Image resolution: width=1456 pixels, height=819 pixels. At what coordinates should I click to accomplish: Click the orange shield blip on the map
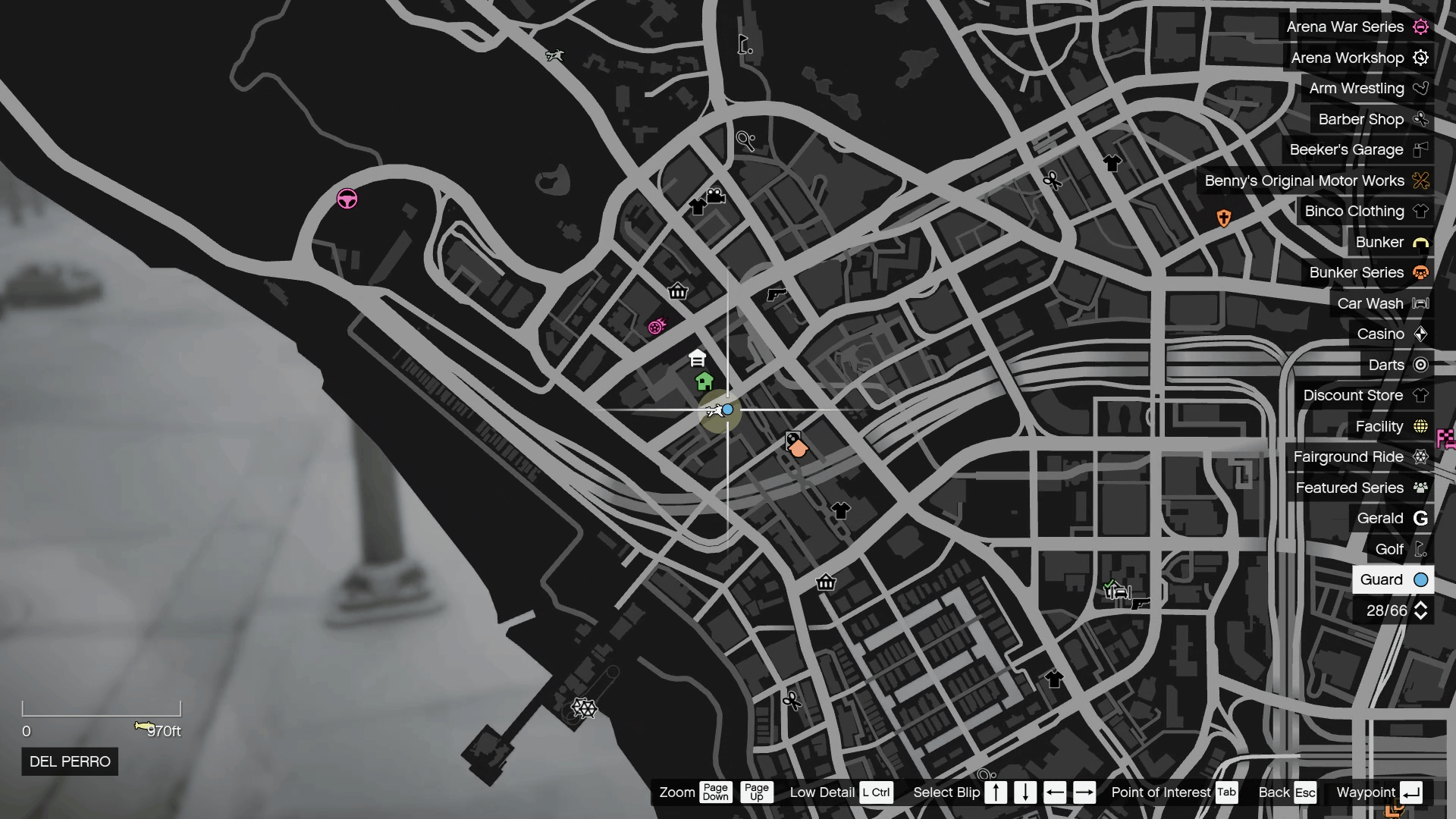tap(1225, 216)
